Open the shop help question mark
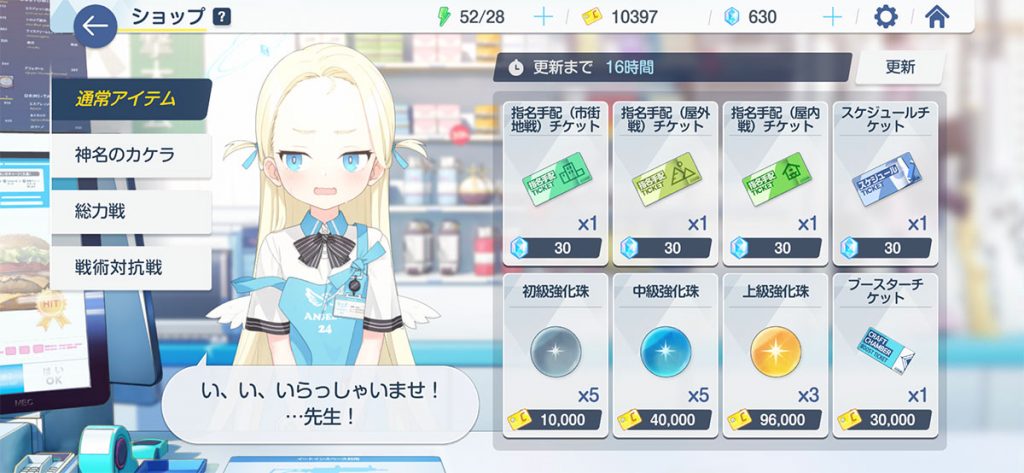Screen dimensions: 1024x473 (221, 17)
